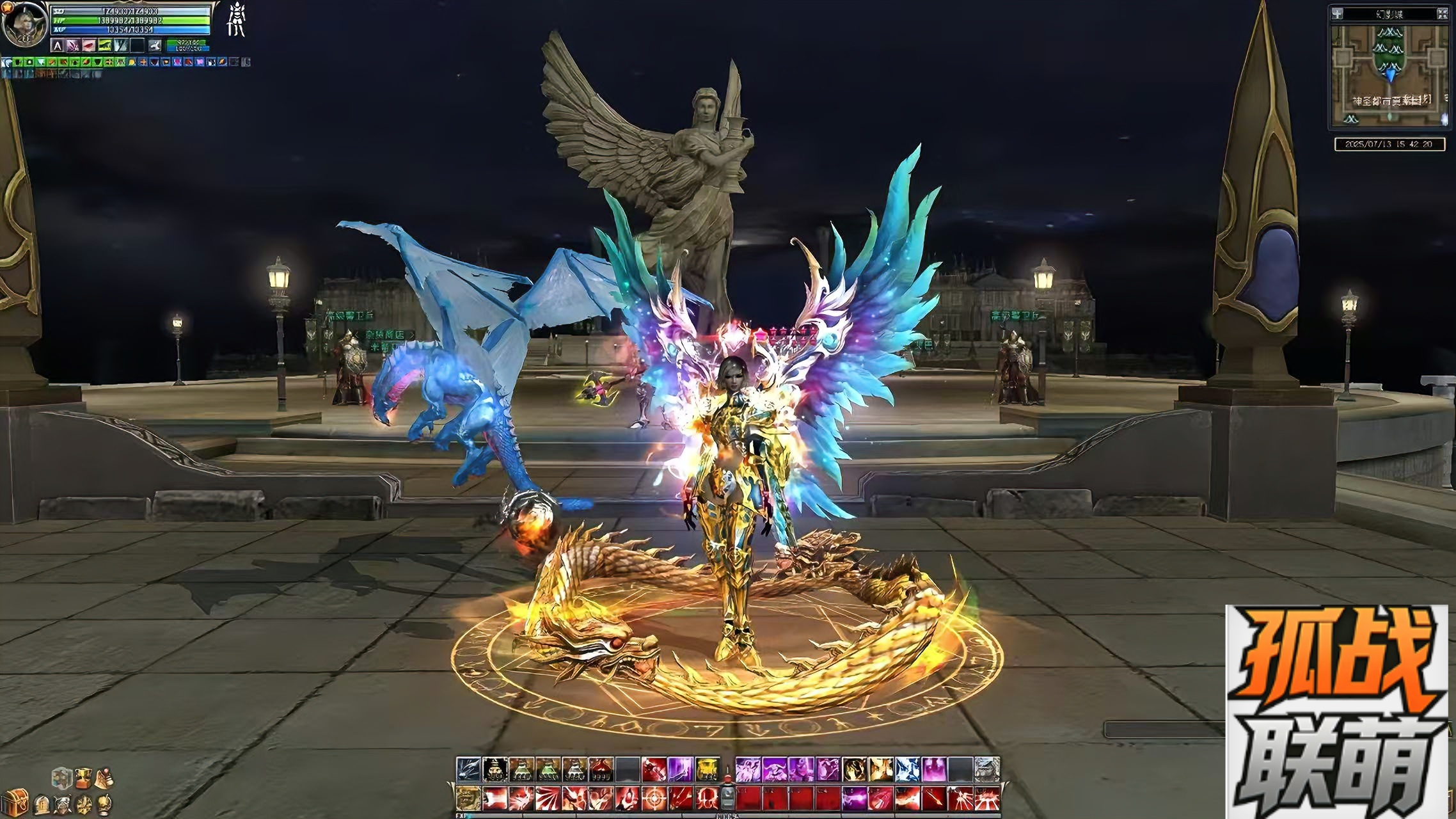The image size is (1456, 819).
Task: Activate the golden dragon emblem skill slot
Action: click(x=467, y=798)
